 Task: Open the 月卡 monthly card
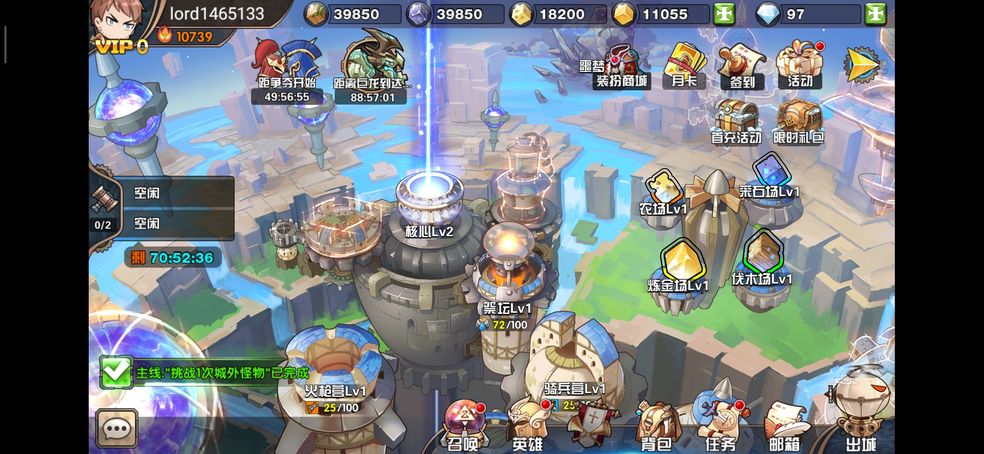click(x=685, y=65)
